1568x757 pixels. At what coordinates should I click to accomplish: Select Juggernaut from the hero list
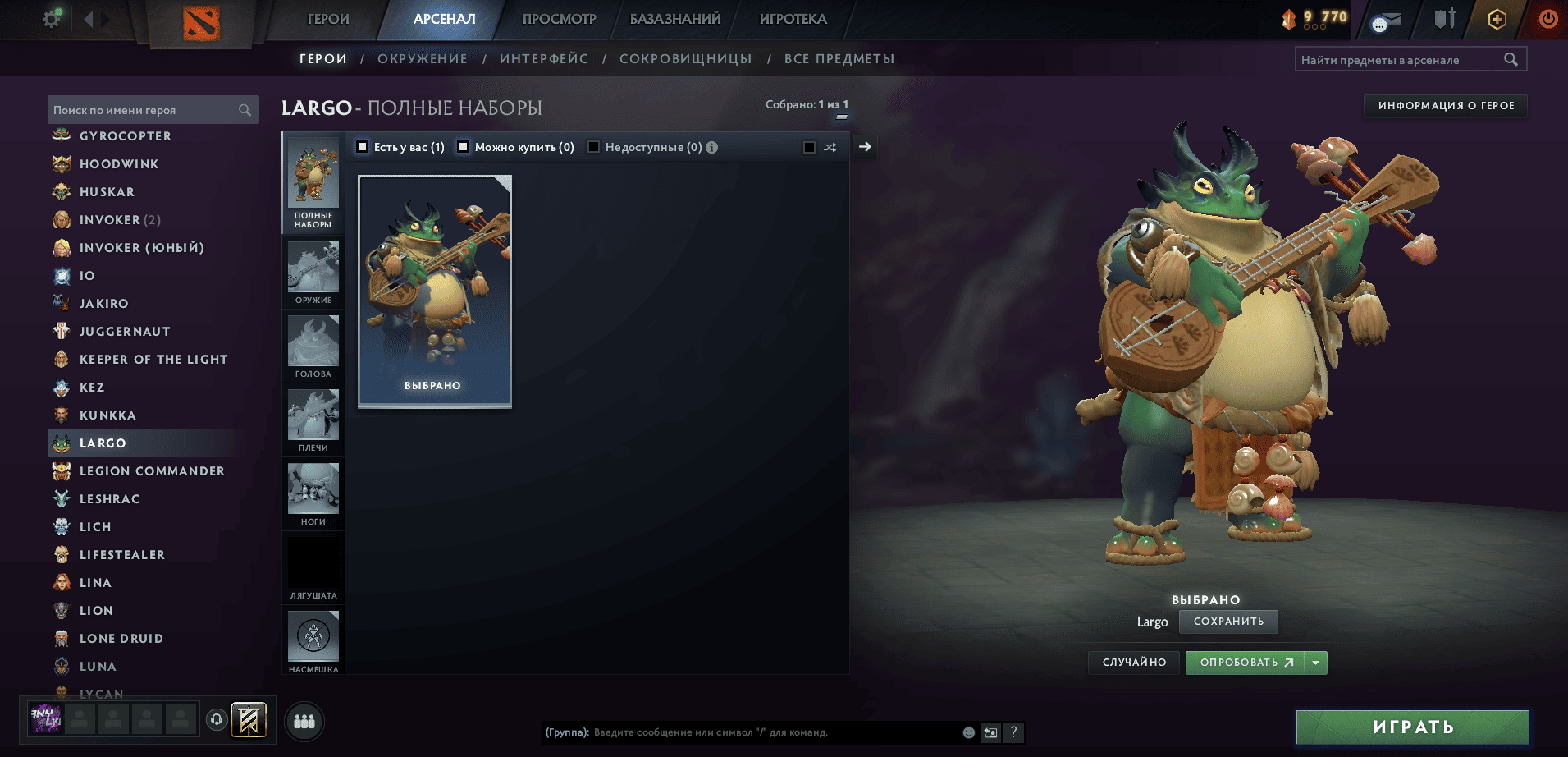tap(125, 332)
